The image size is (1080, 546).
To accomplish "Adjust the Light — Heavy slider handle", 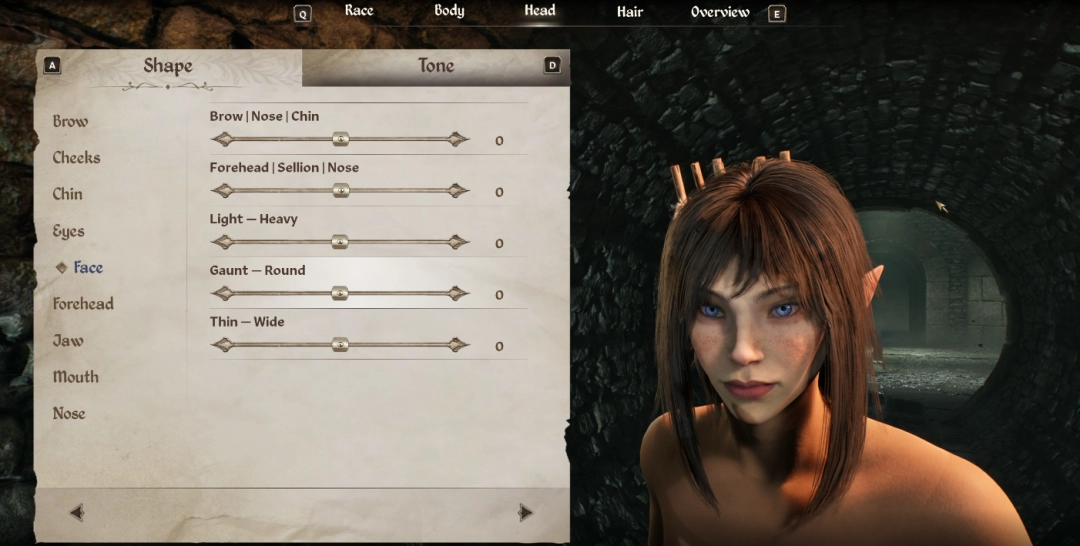I will 340,242.
